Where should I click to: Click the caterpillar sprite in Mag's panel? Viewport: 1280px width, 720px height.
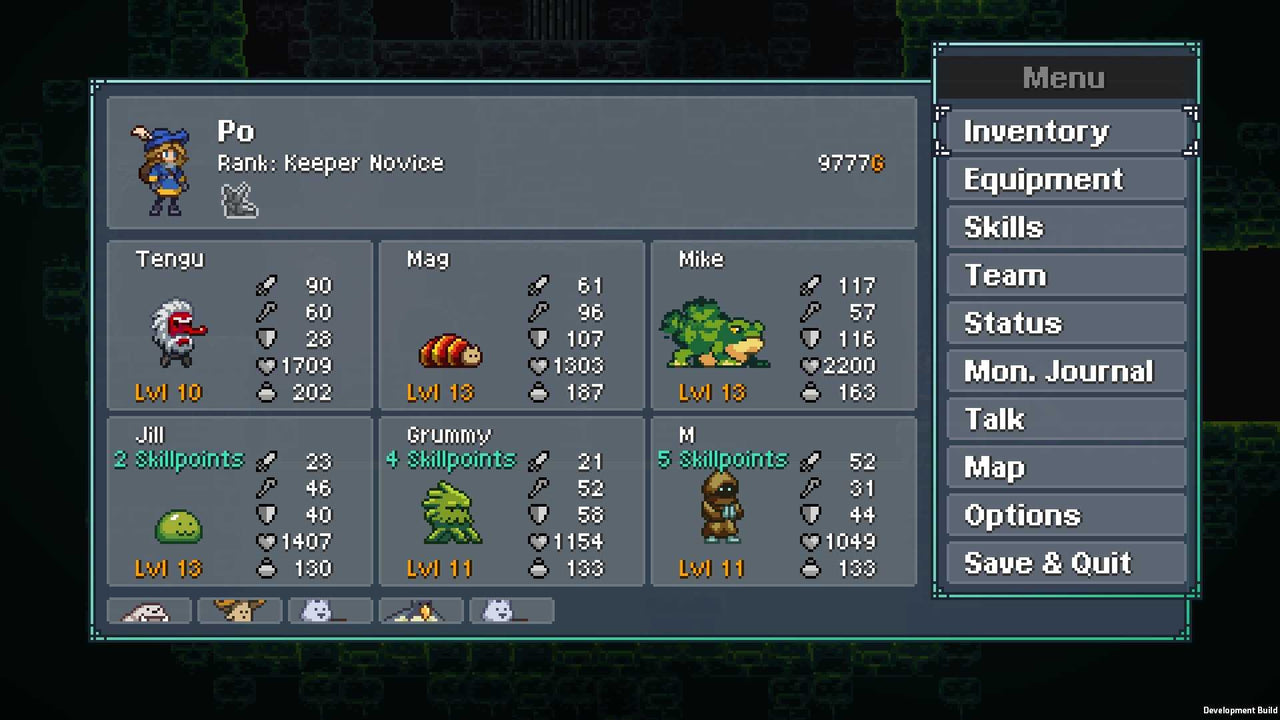coord(451,350)
